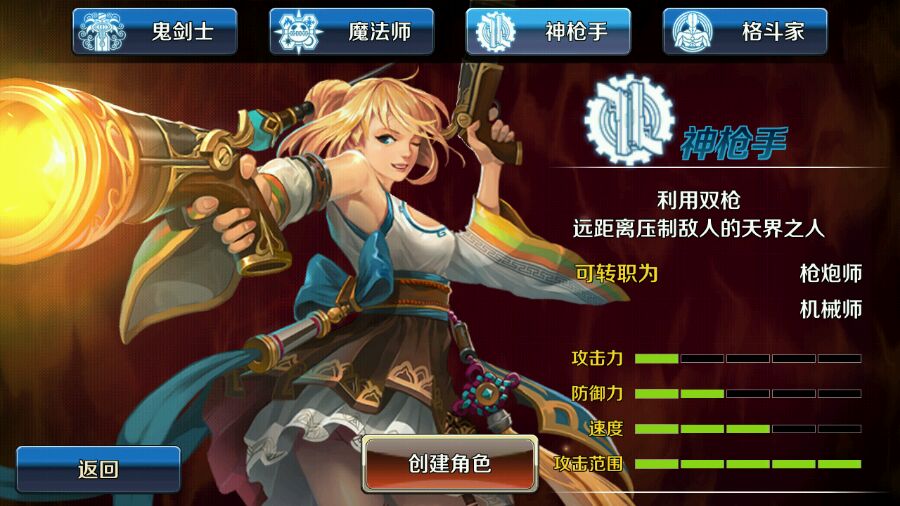900x506 pixels.
Task: Go back with the 返回 button
Action: pyautogui.click(x=98, y=469)
